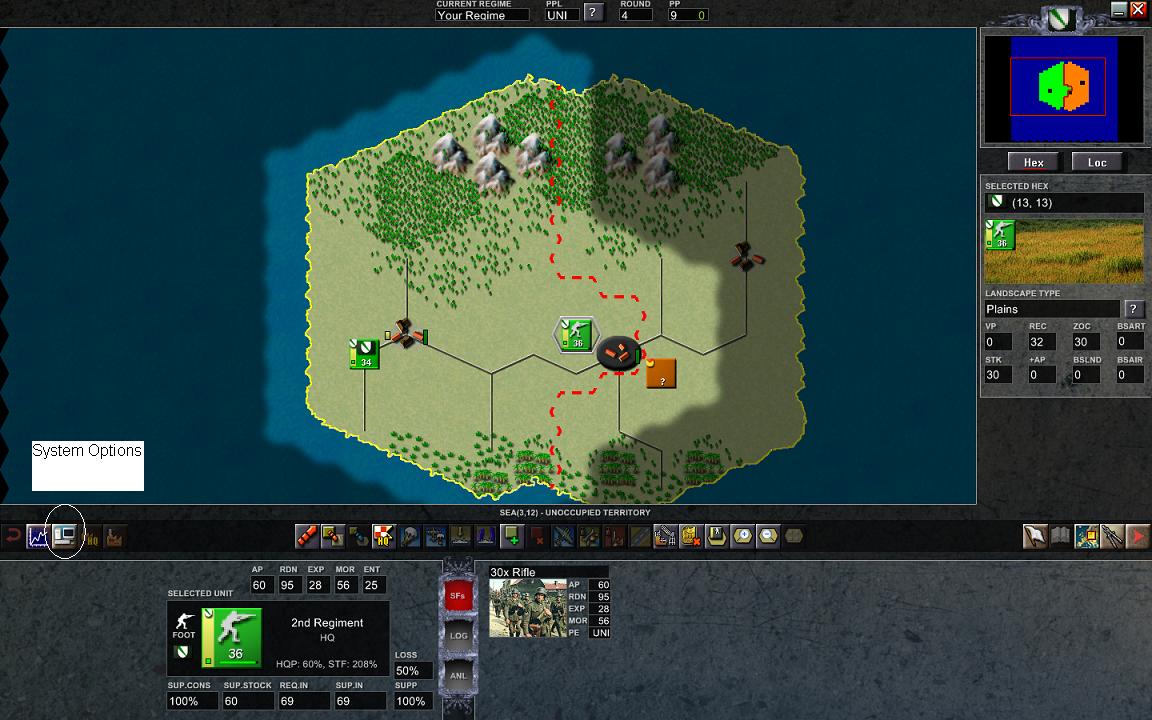Open the statistics graph icon
Image resolution: width=1152 pixels, height=720 pixels.
coord(39,537)
